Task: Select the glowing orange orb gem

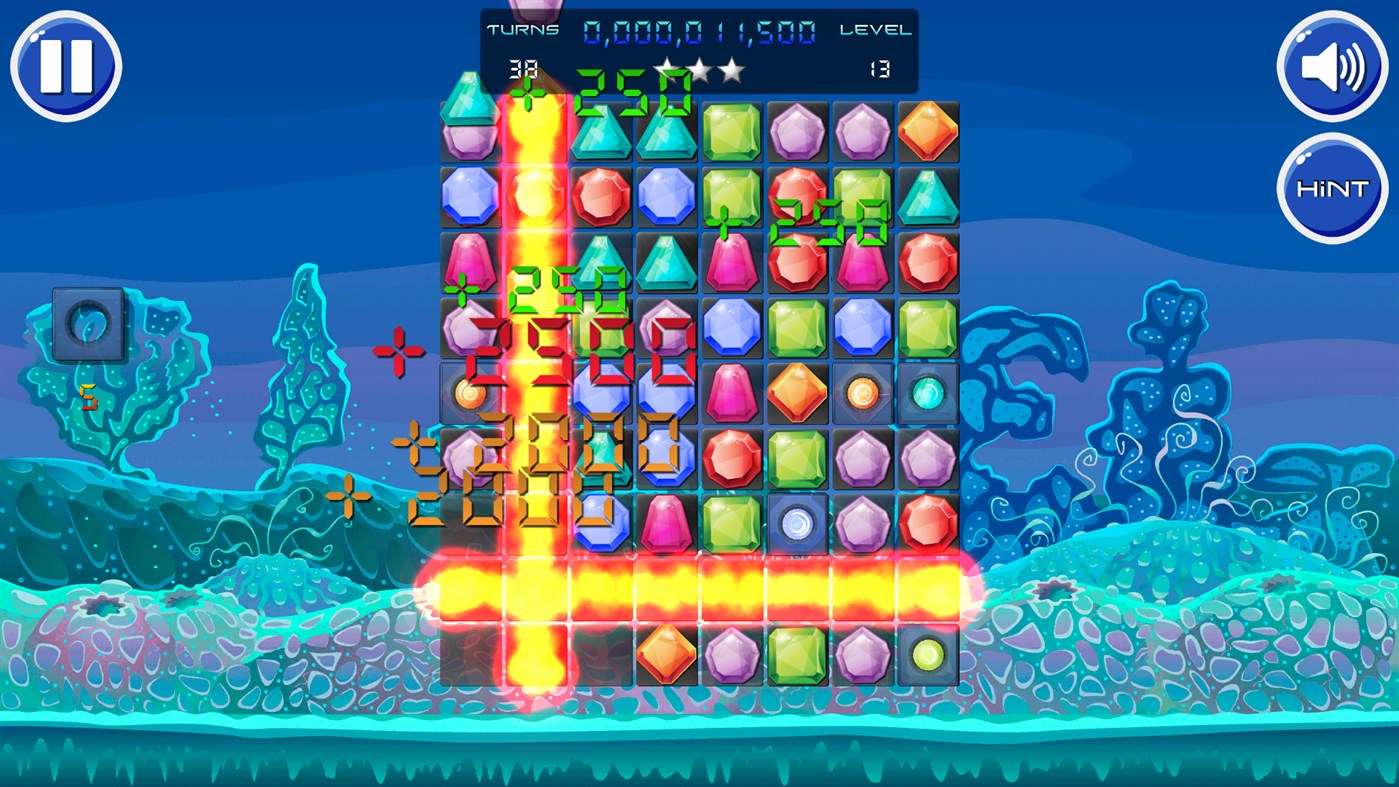Action: [x=862, y=391]
